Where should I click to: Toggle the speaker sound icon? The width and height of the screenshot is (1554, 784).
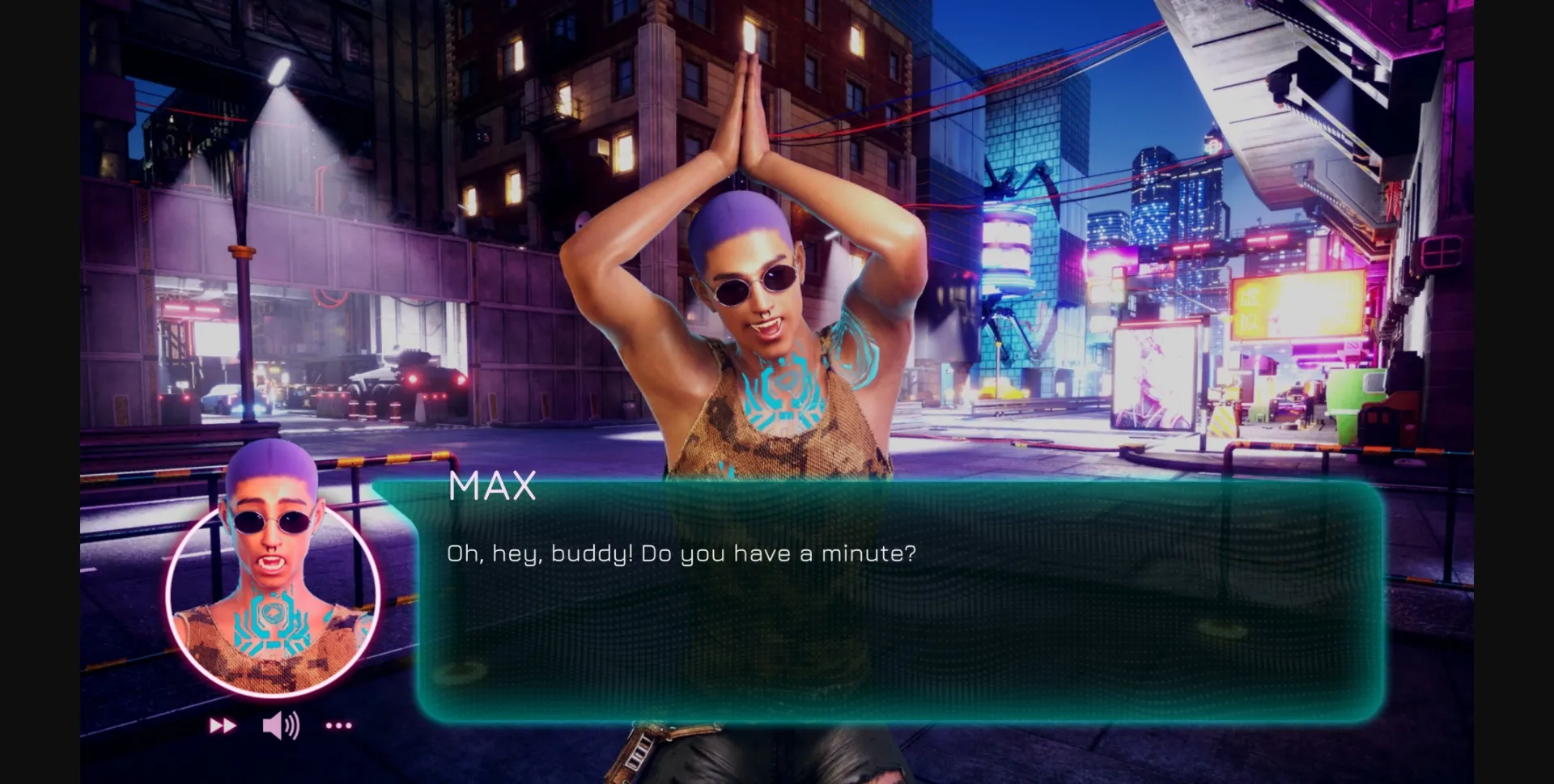point(281,726)
